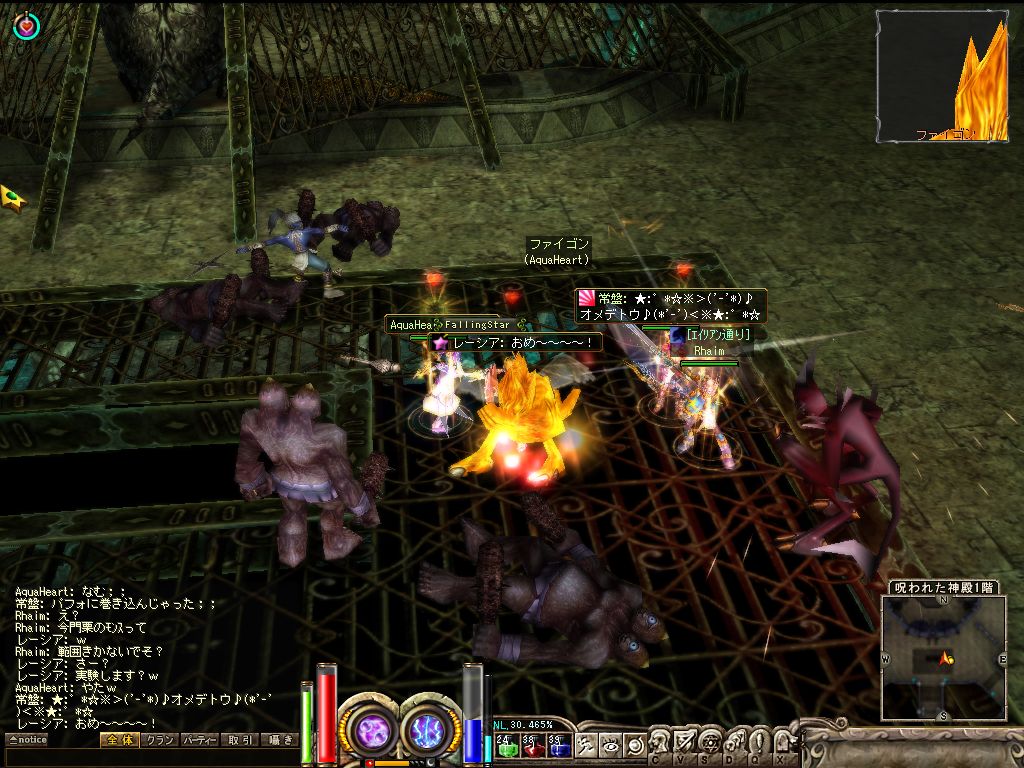Choose the 囁き whisper chat tab

[x=279, y=740]
